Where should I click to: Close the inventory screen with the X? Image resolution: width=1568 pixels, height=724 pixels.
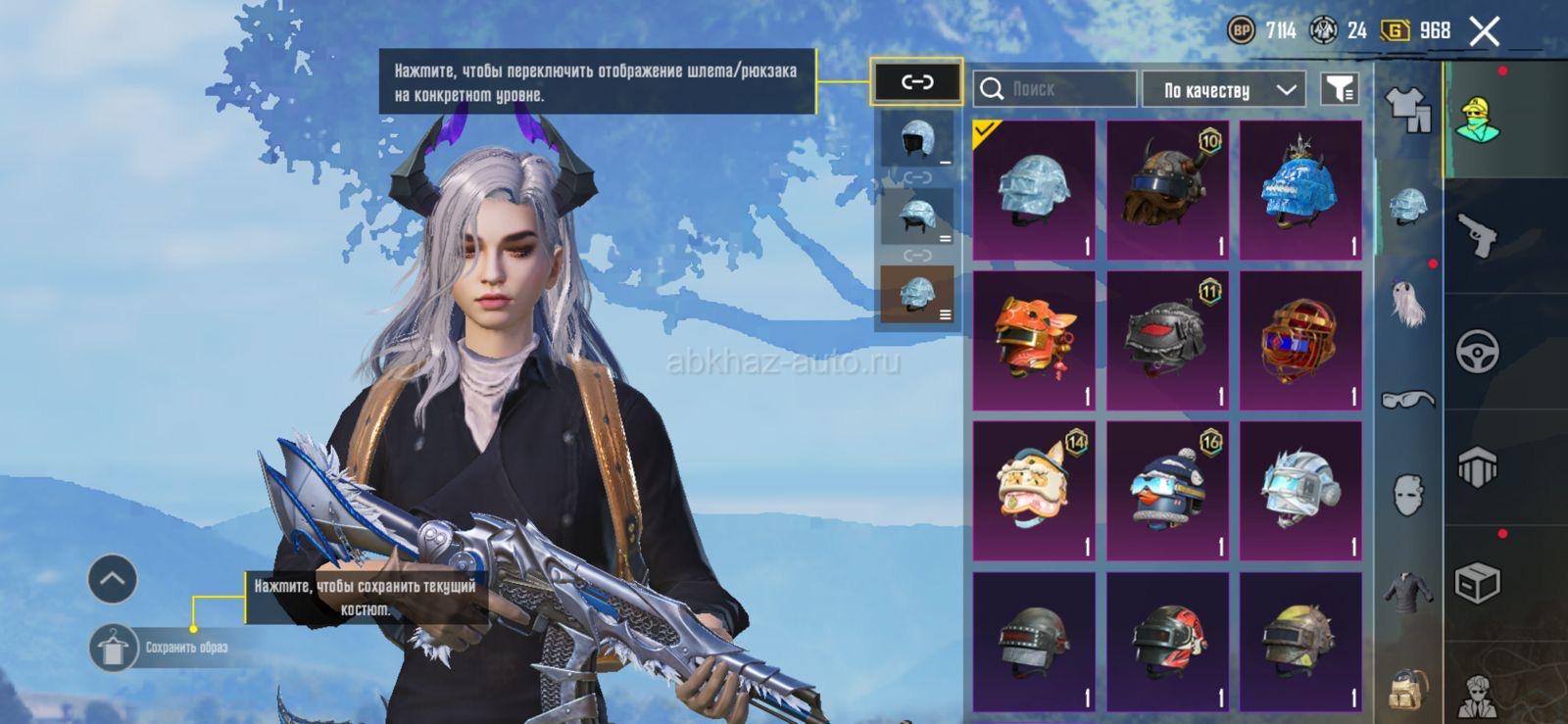(1485, 31)
